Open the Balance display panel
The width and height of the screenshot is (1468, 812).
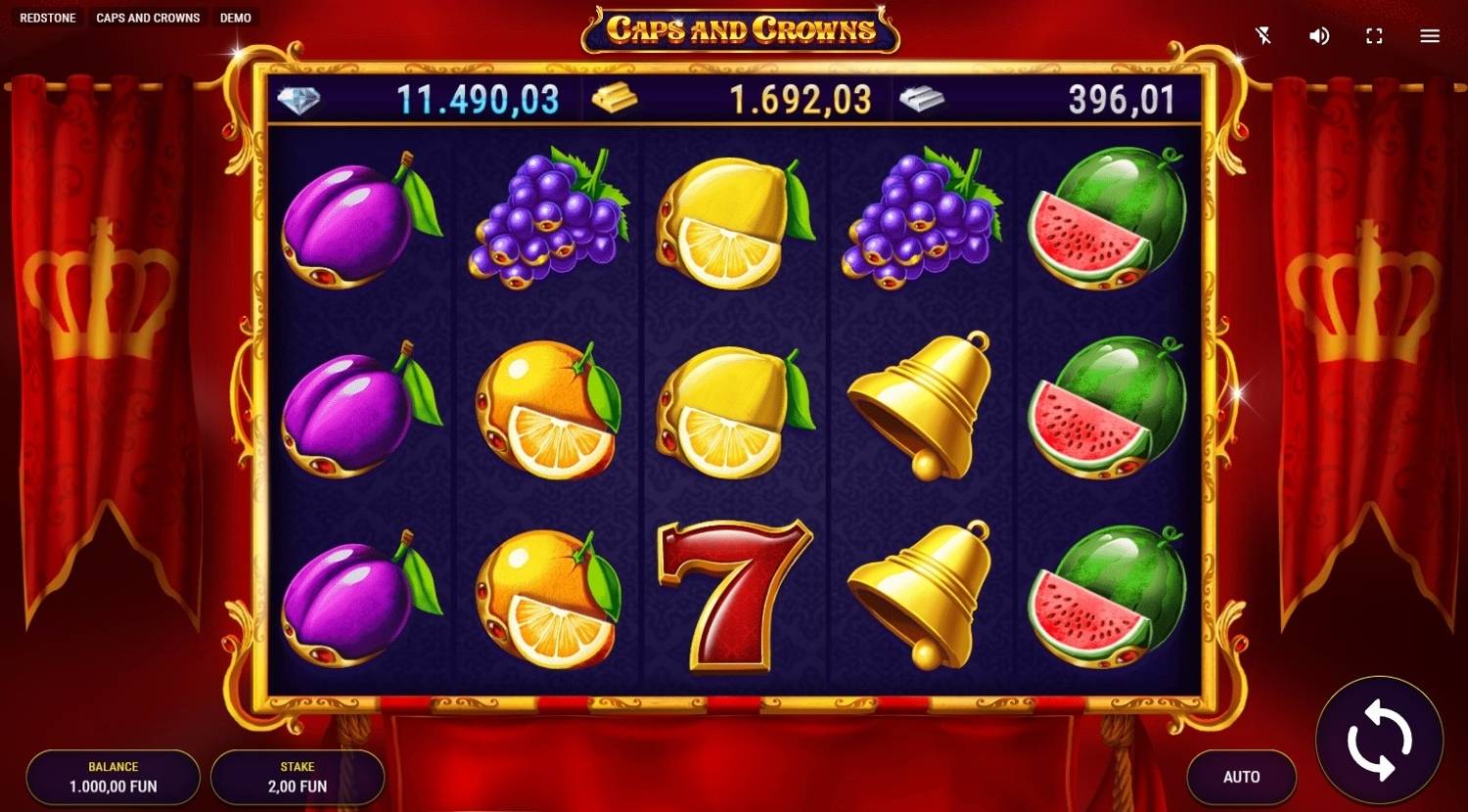113,777
